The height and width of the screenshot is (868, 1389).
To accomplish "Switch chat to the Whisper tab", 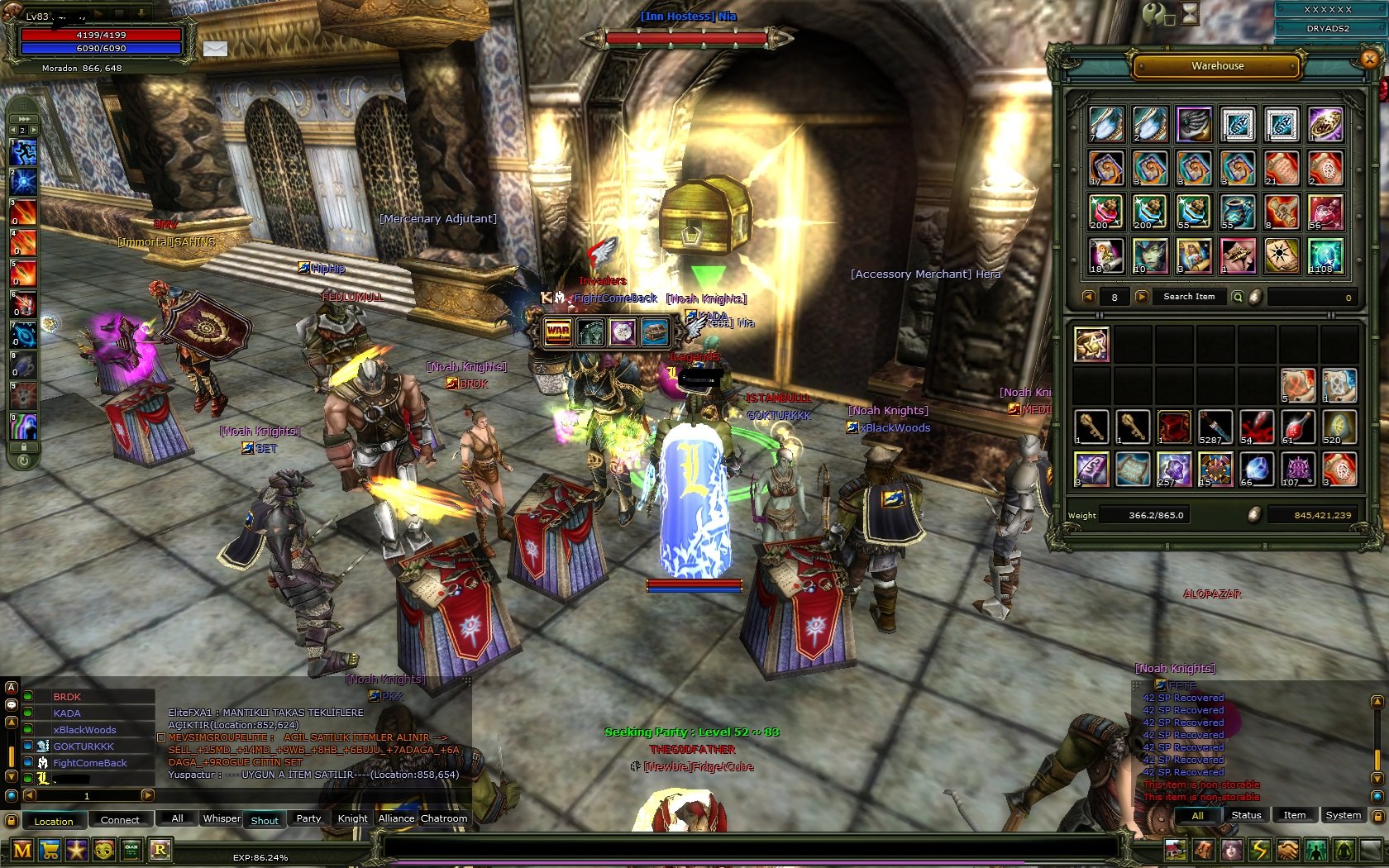I will coord(222,818).
